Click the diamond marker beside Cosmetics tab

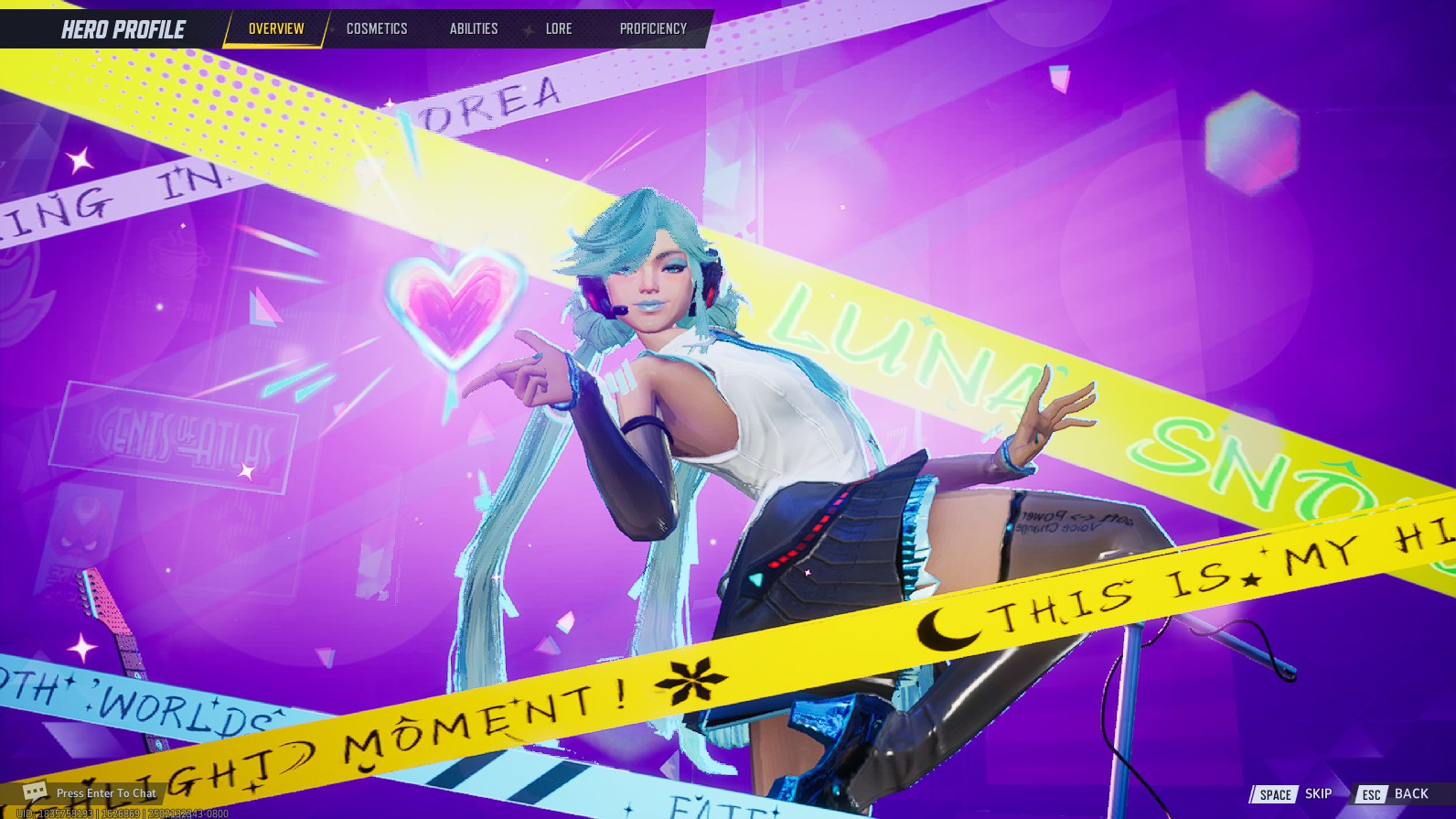click(x=333, y=28)
